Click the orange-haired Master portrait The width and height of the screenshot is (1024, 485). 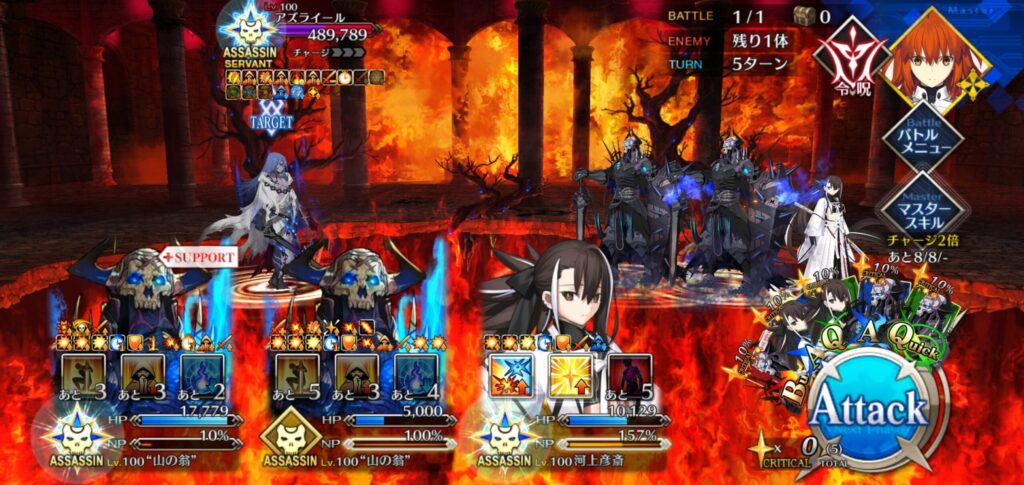pyautogui.click(x=938, y=55)
